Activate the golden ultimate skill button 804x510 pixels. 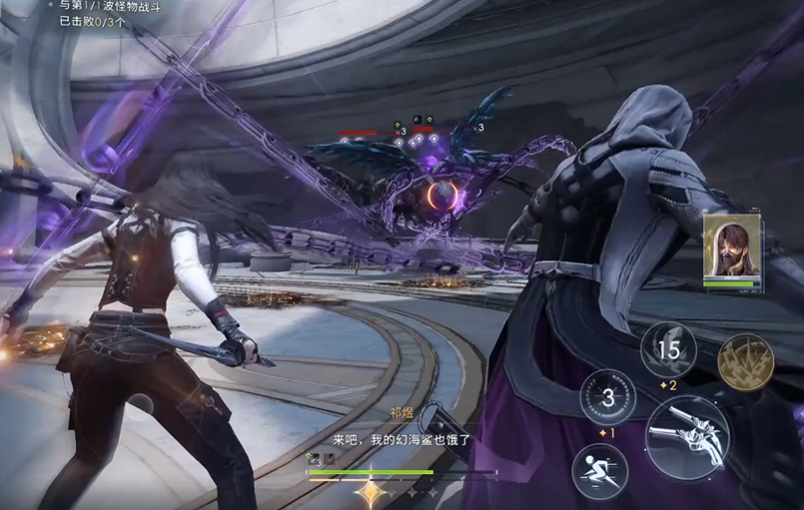[745, 361]
